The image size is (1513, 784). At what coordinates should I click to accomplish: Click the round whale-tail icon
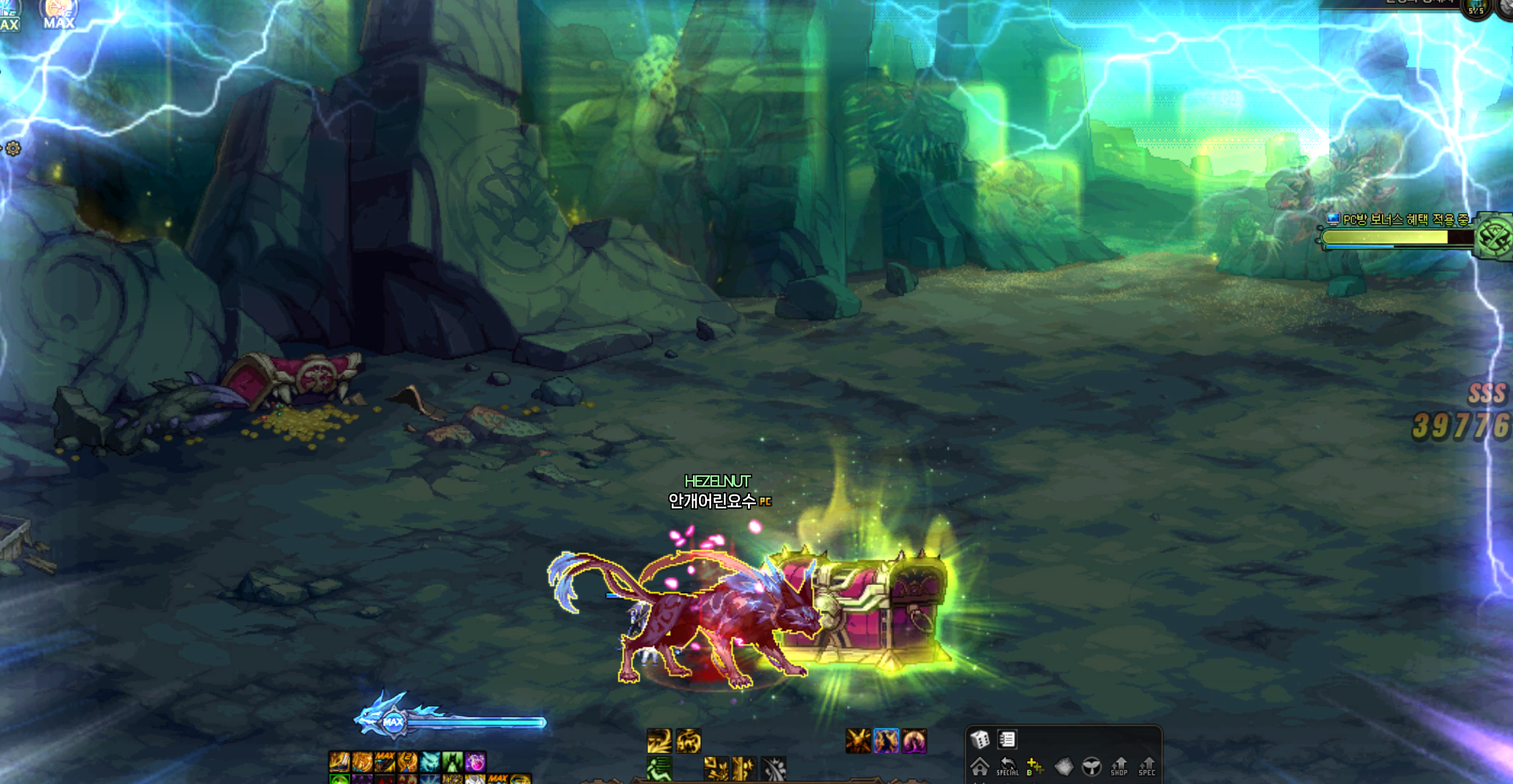point(1092,766)
